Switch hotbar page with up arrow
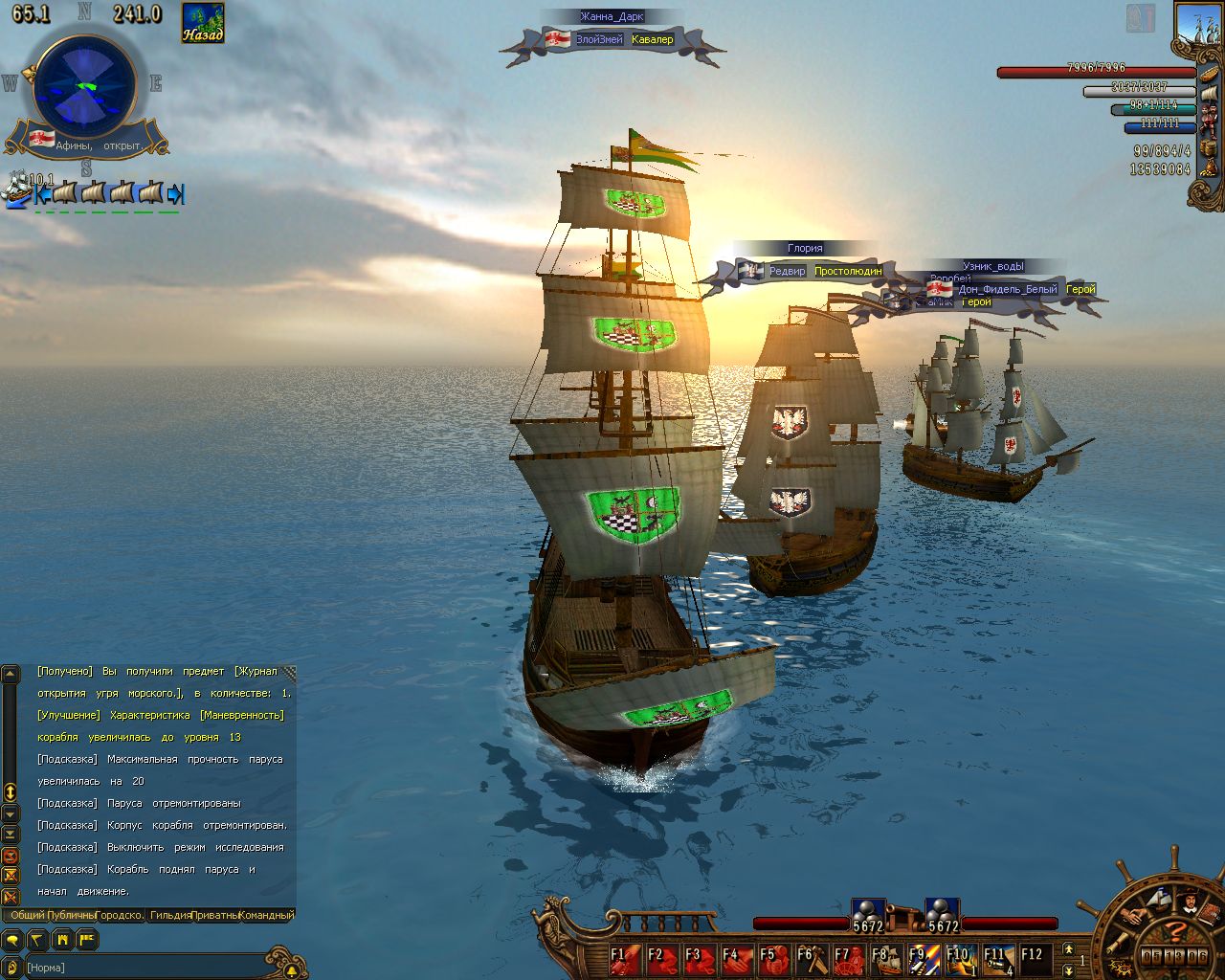Viewport: 1225px width, 980px height. click(x=1069, y=948)
